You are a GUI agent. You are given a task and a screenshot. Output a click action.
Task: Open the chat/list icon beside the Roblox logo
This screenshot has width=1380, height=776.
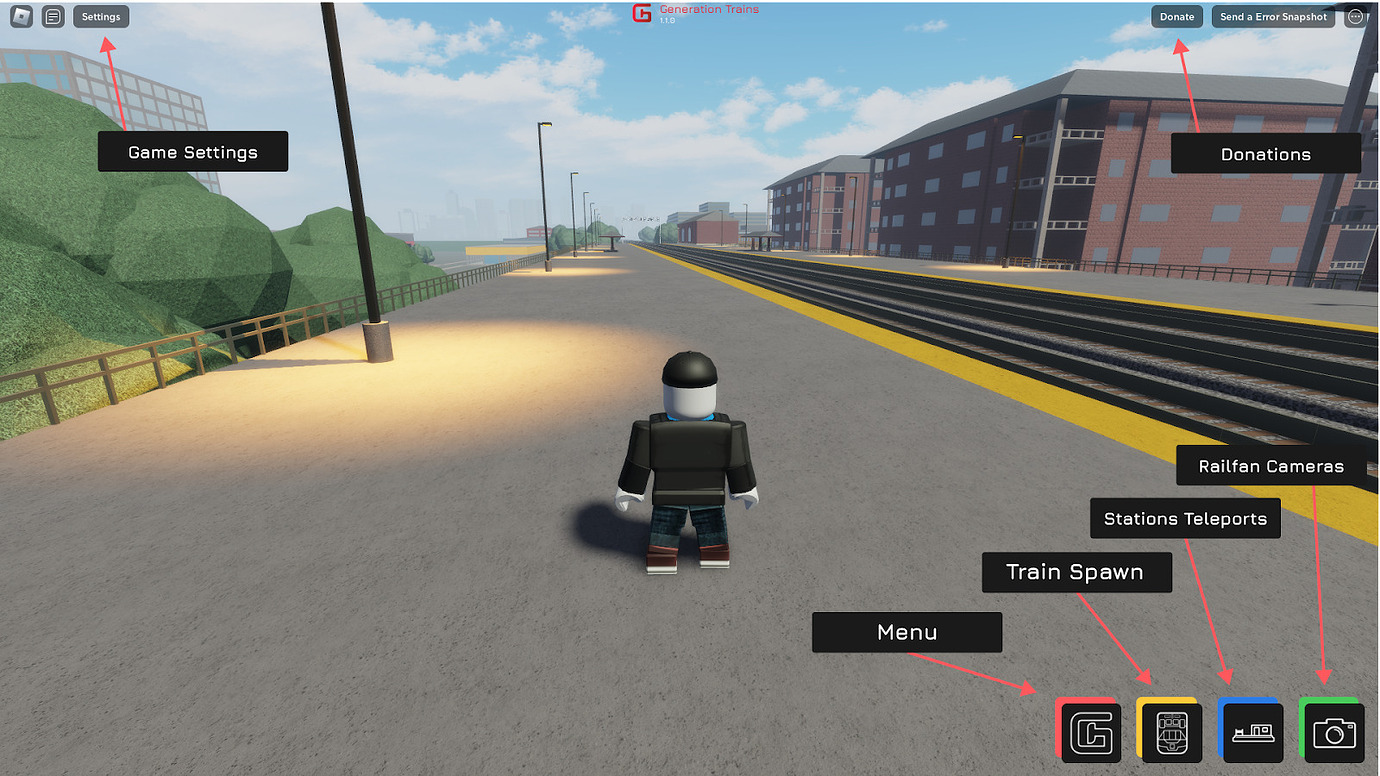coord(53,16)
